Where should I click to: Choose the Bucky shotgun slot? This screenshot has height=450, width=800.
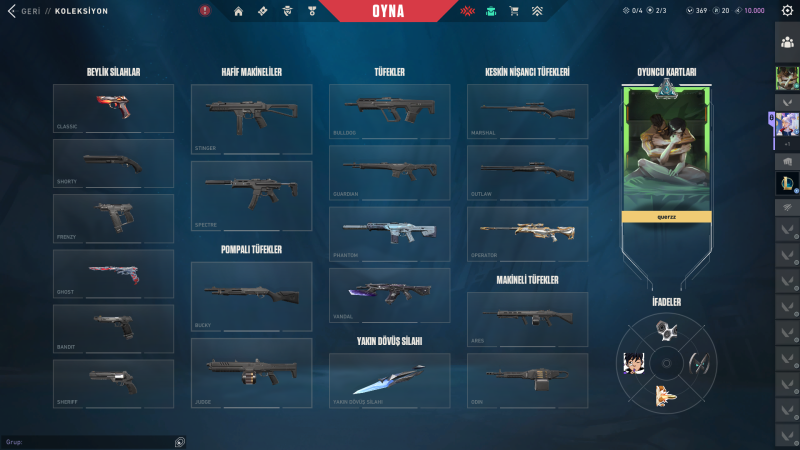coord(251,296)
